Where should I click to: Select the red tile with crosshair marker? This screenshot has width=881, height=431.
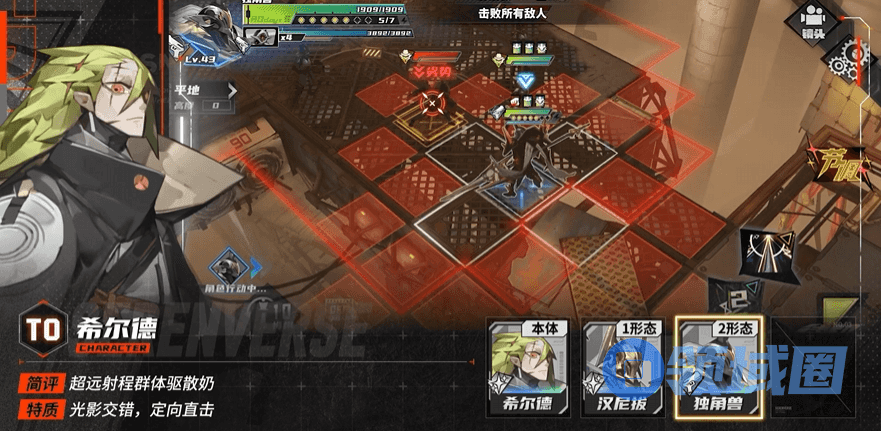[x=432, y=101]
